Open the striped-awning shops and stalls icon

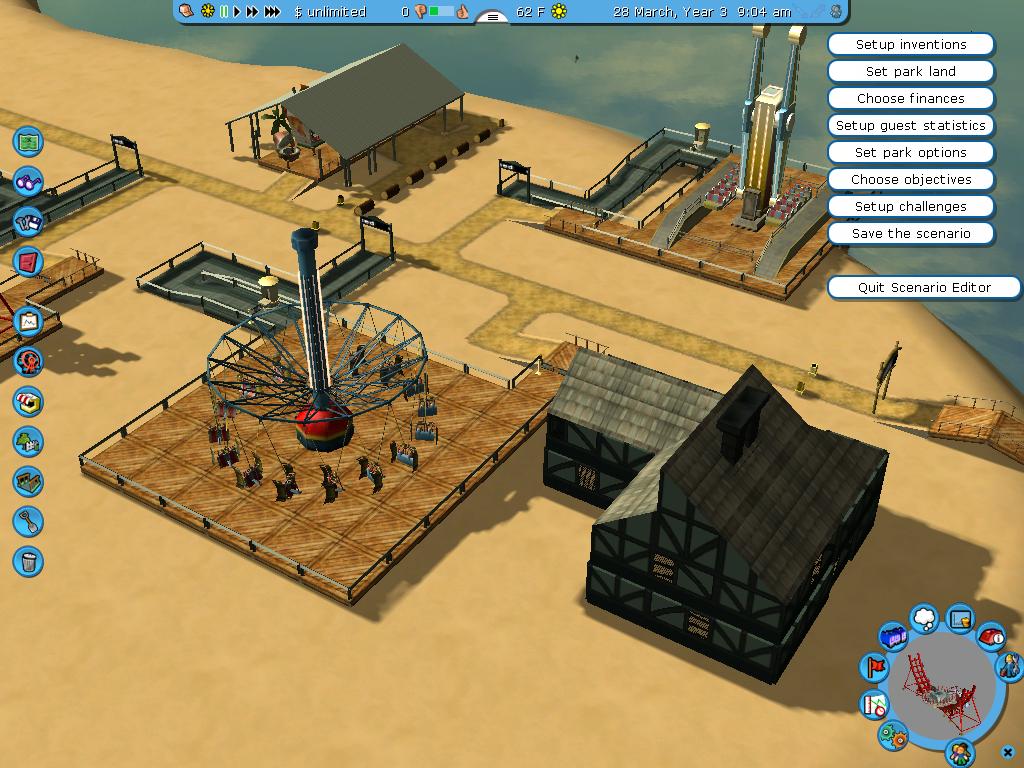[28, 402]
